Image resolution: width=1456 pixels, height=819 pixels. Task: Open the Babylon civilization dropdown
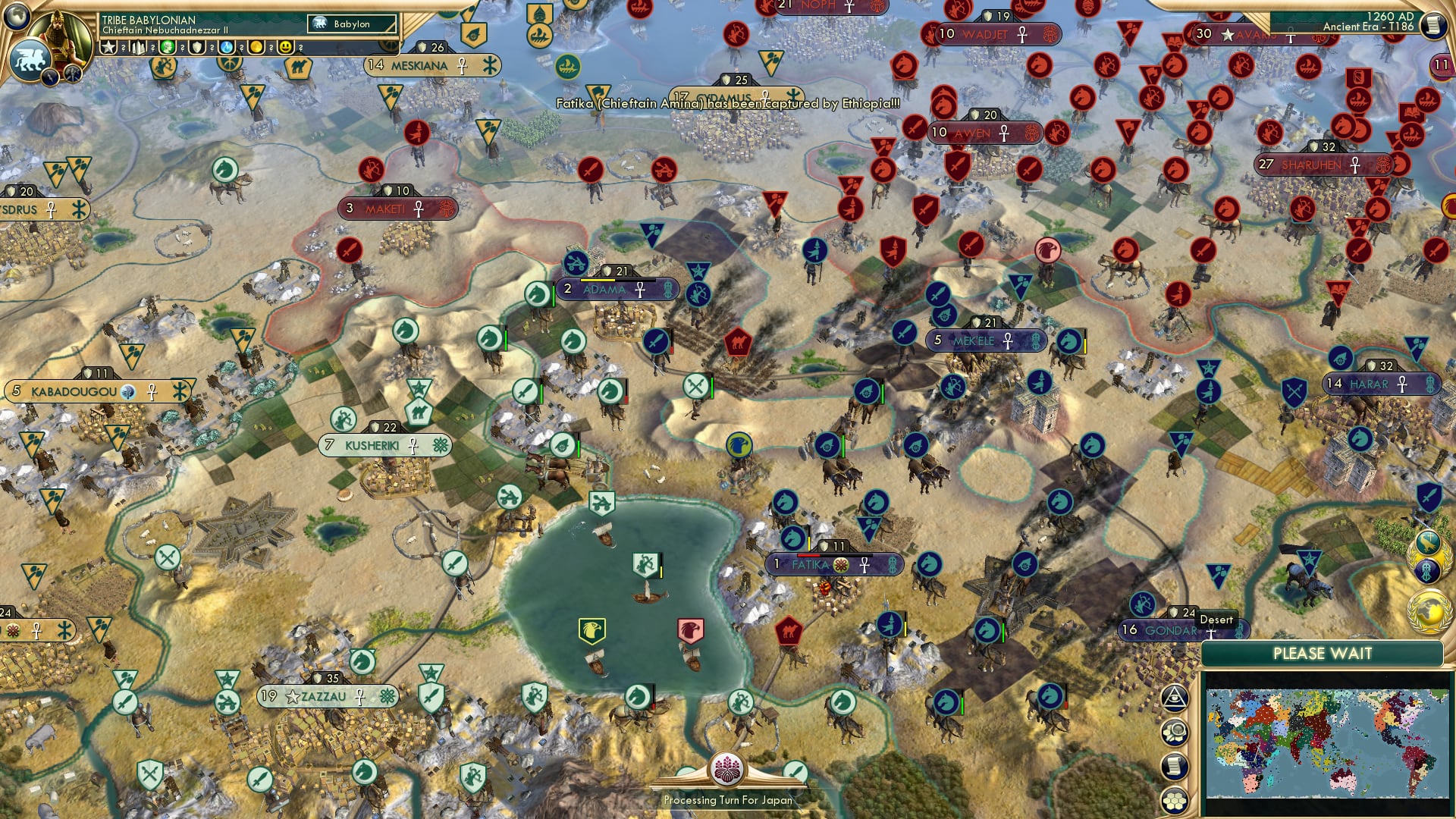coord(353,24)
